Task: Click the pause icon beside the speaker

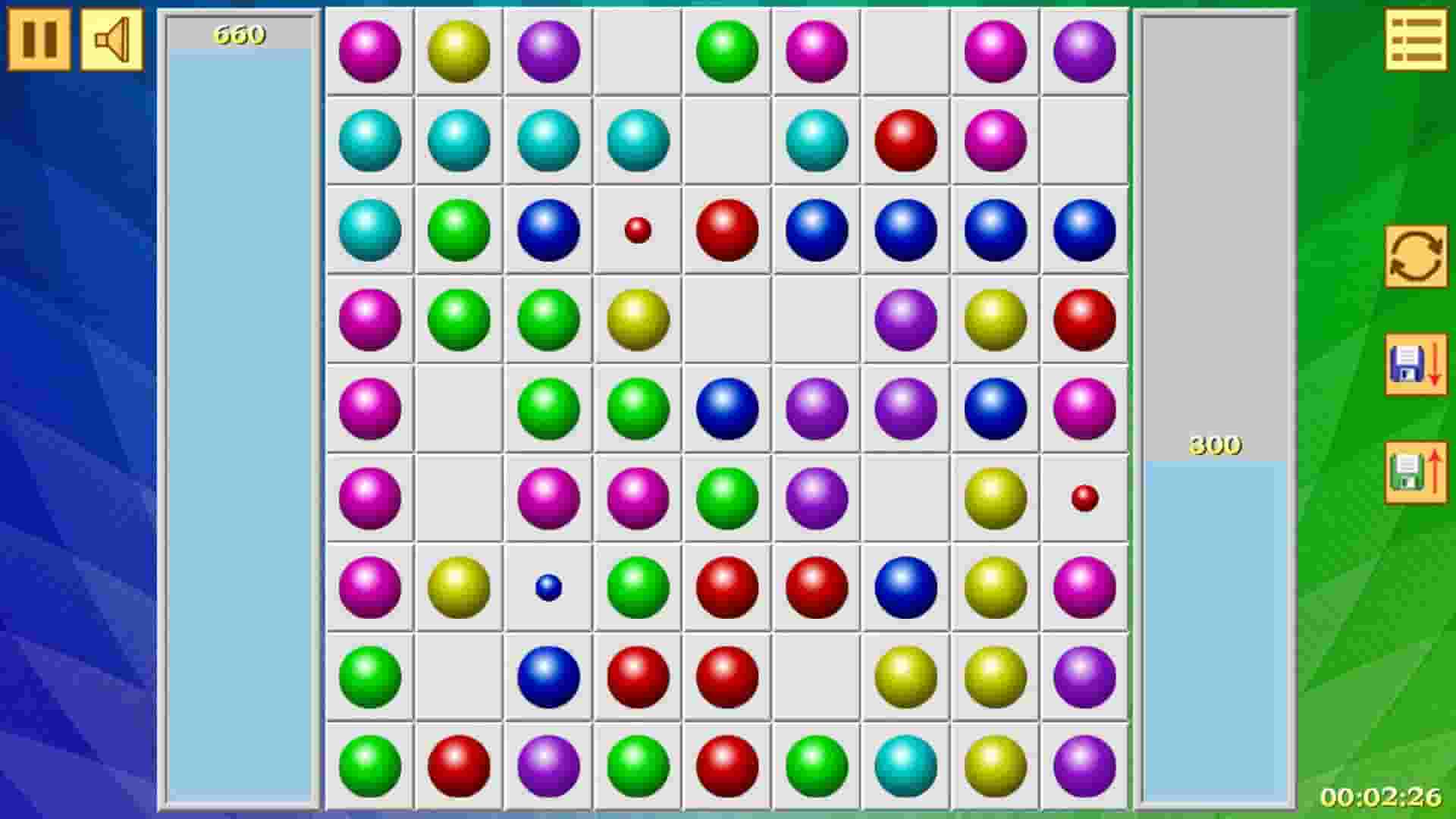Action: pyautogui.click(x=39, y=38)
